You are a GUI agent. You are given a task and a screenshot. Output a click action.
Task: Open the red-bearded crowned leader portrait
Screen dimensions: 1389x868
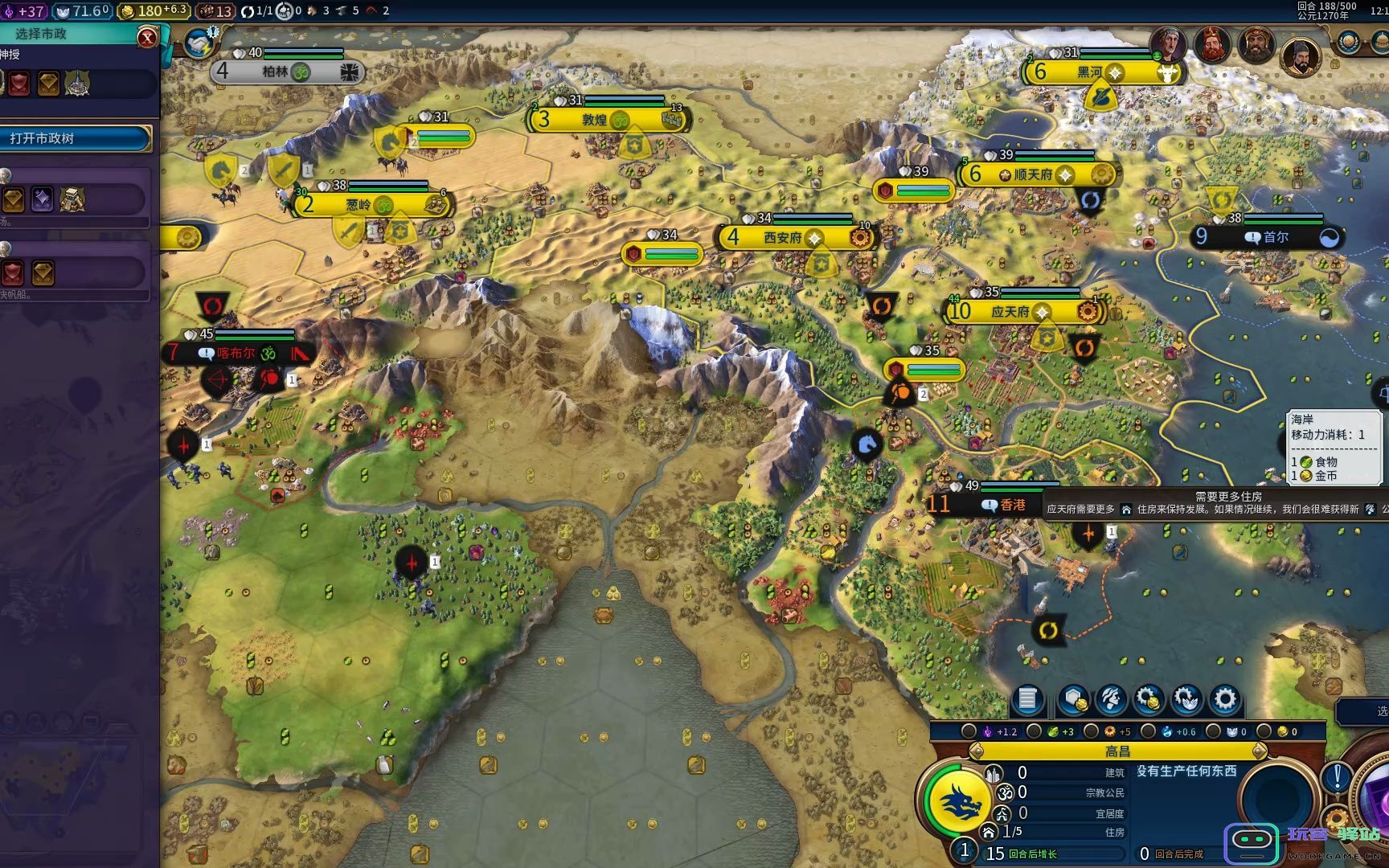click(x=1211, y=44)
